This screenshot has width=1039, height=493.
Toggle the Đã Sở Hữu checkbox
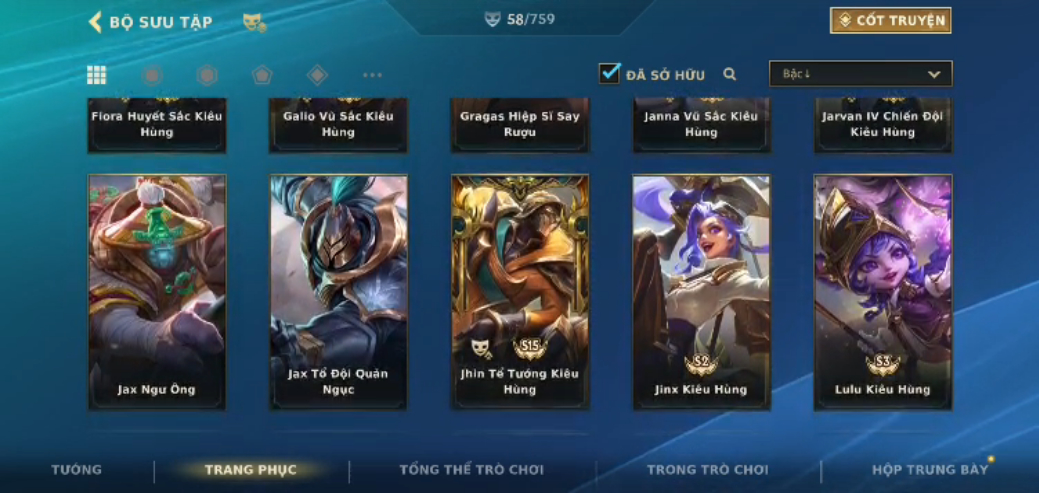[x=609, y=73]
